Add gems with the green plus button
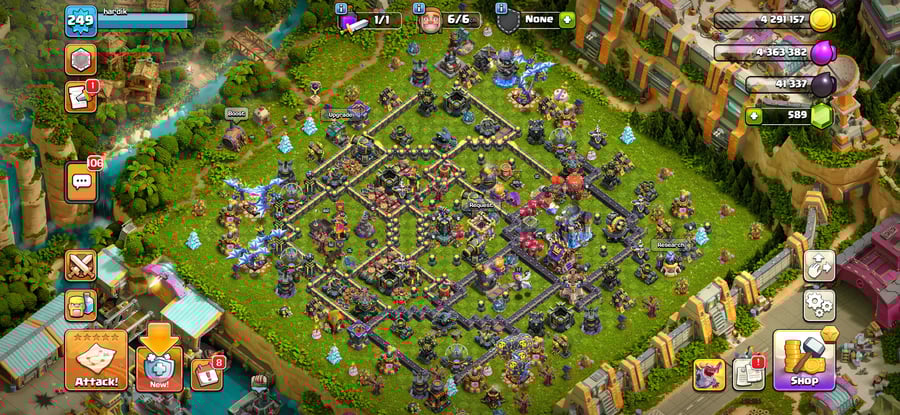900x415 pixels. point(754,116)
